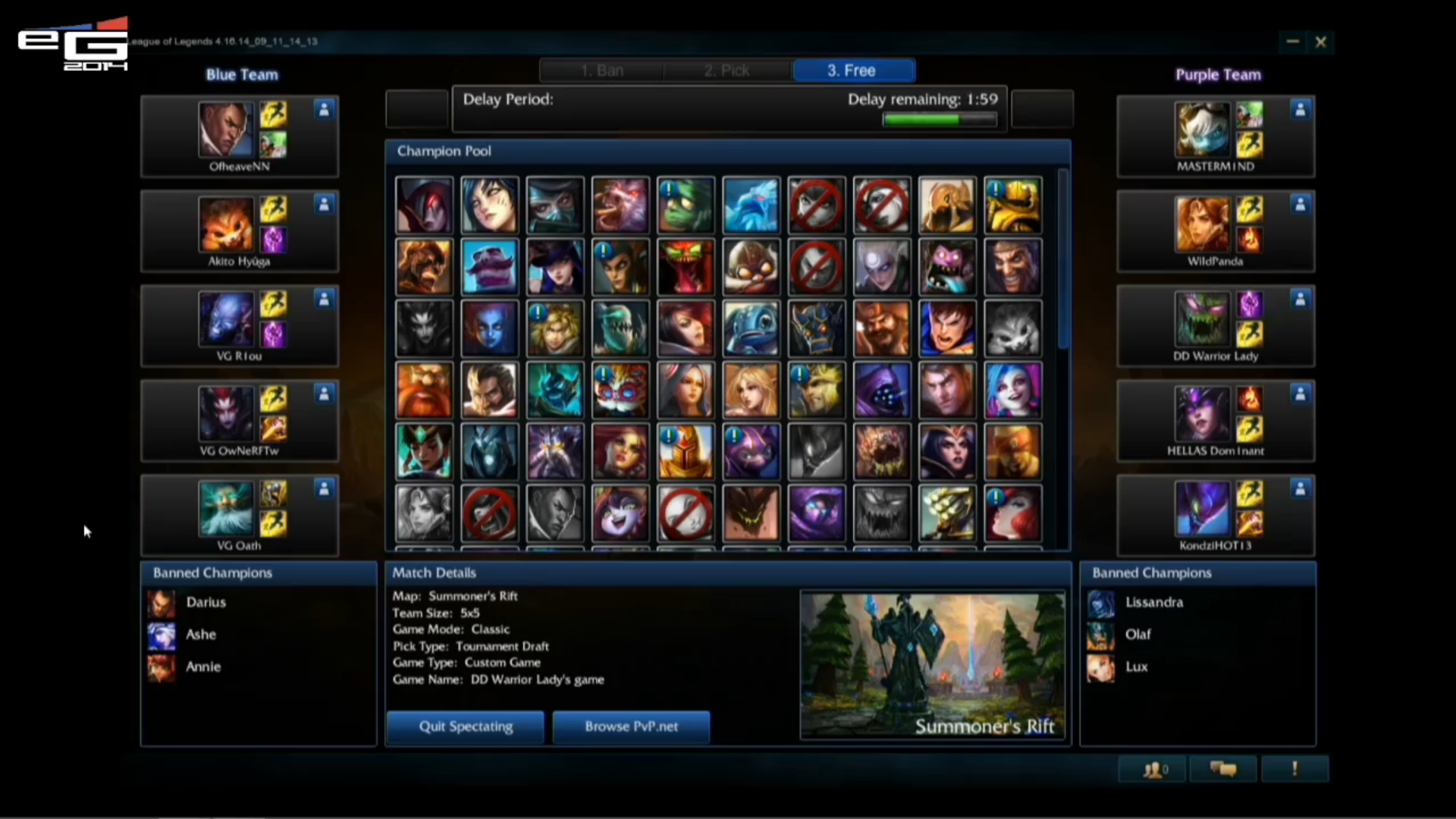Click the spectator count icon

1154,769
